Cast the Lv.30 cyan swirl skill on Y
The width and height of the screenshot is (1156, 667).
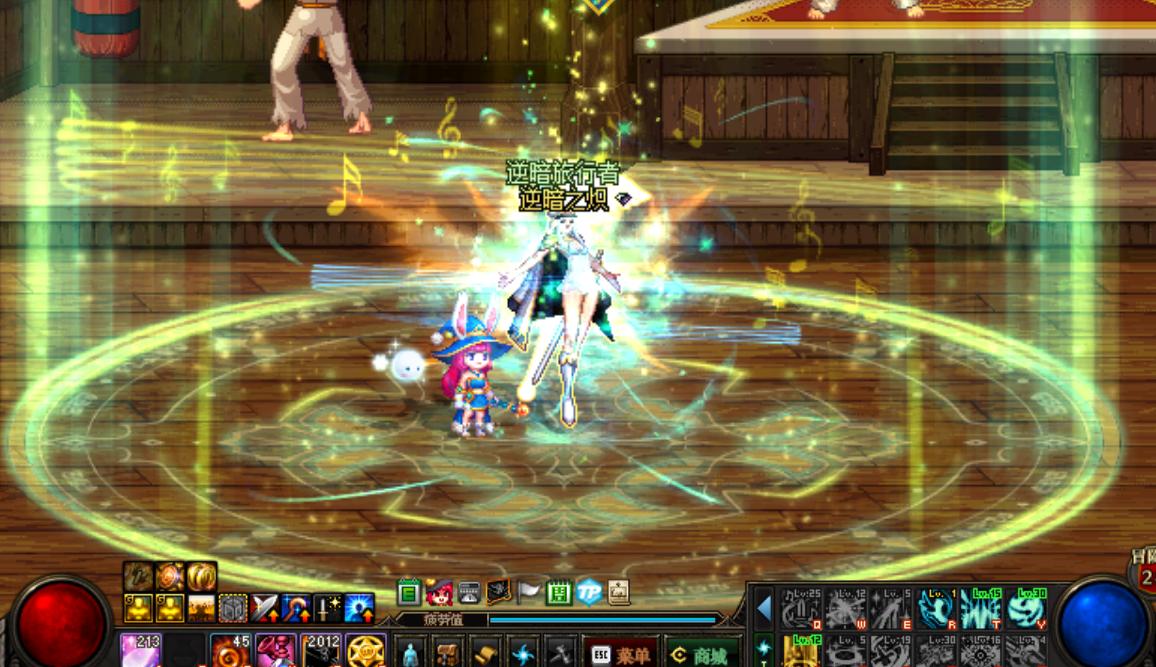[x=1026, y=607]
